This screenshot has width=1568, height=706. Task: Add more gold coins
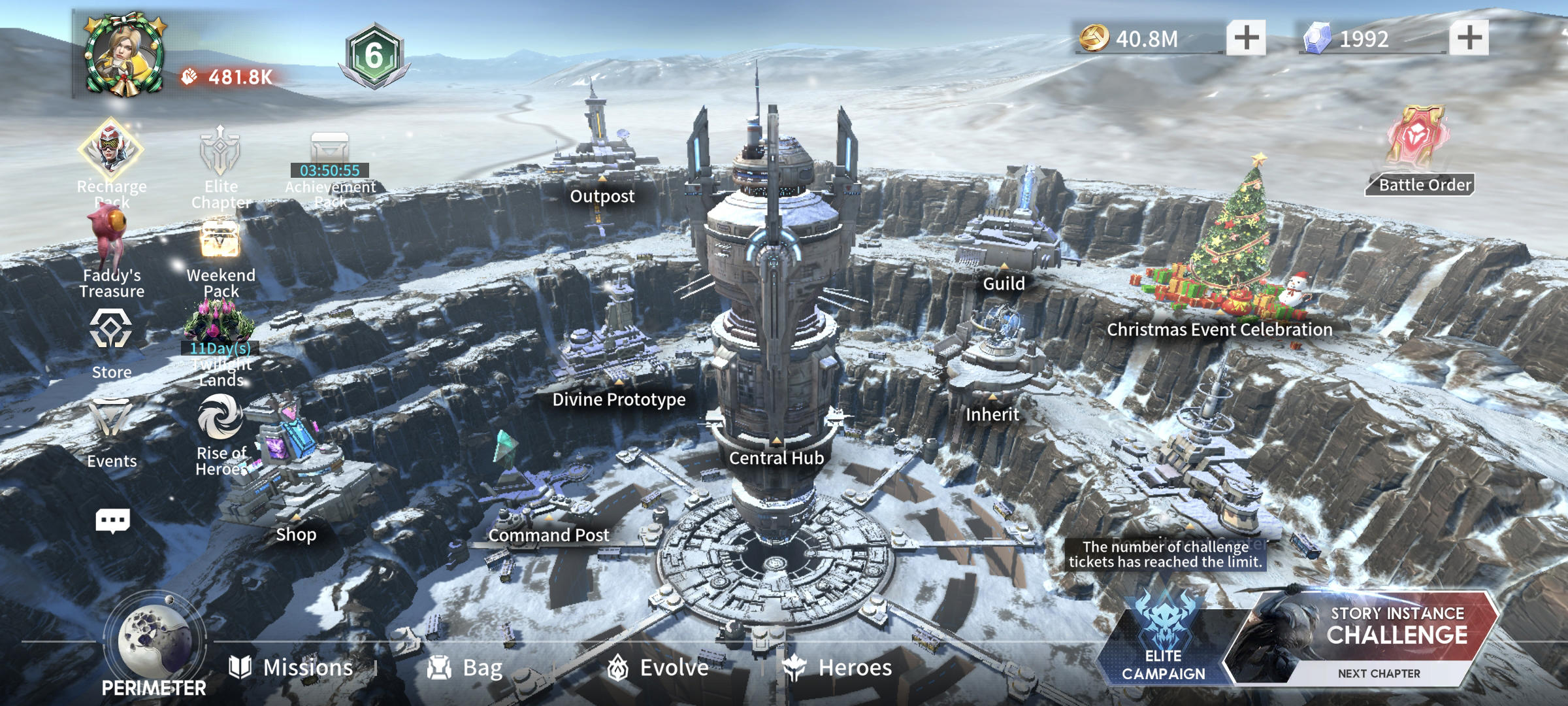[1245, 38]
